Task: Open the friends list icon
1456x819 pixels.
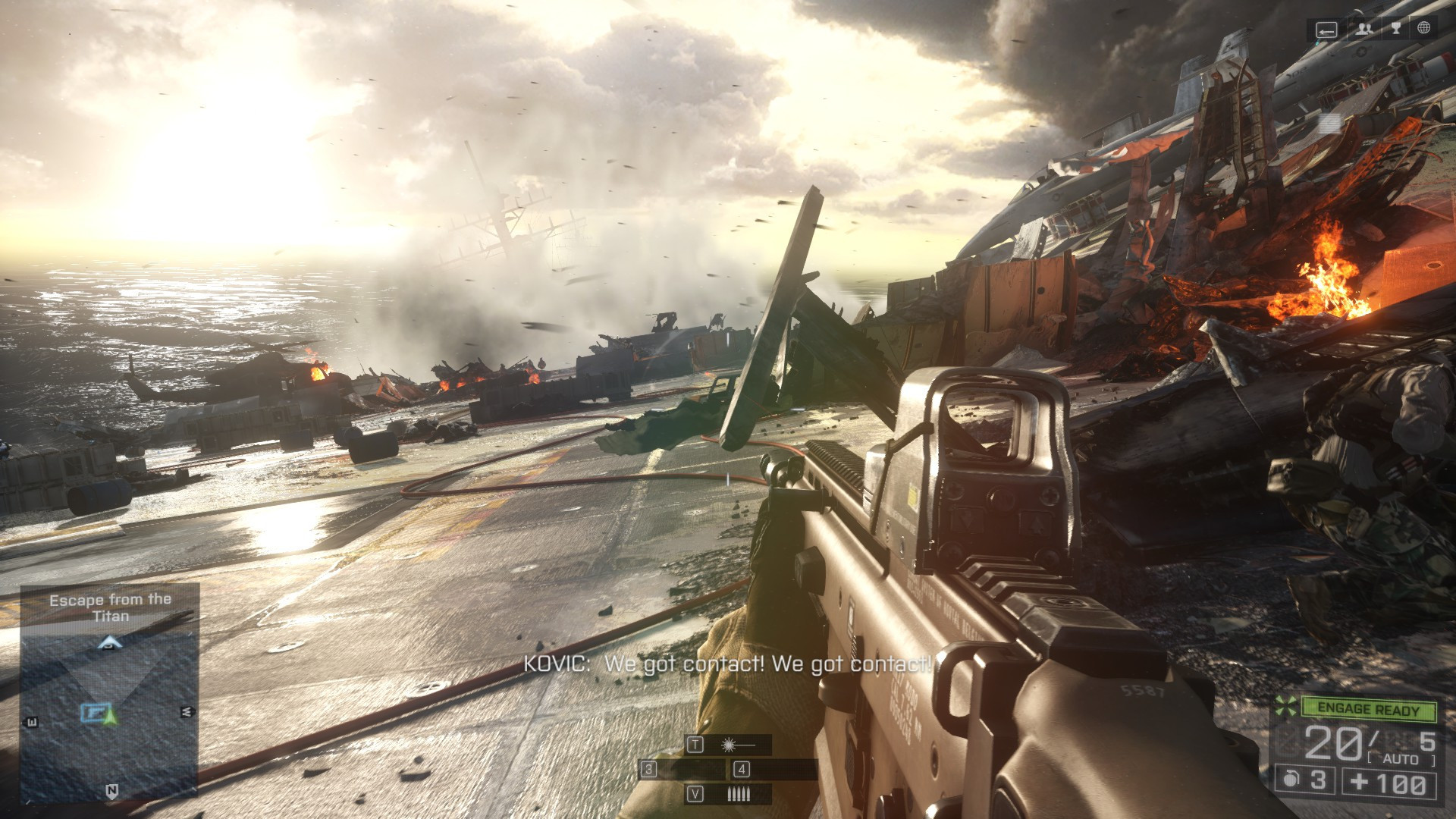Action: click(x=1364, y=29)
